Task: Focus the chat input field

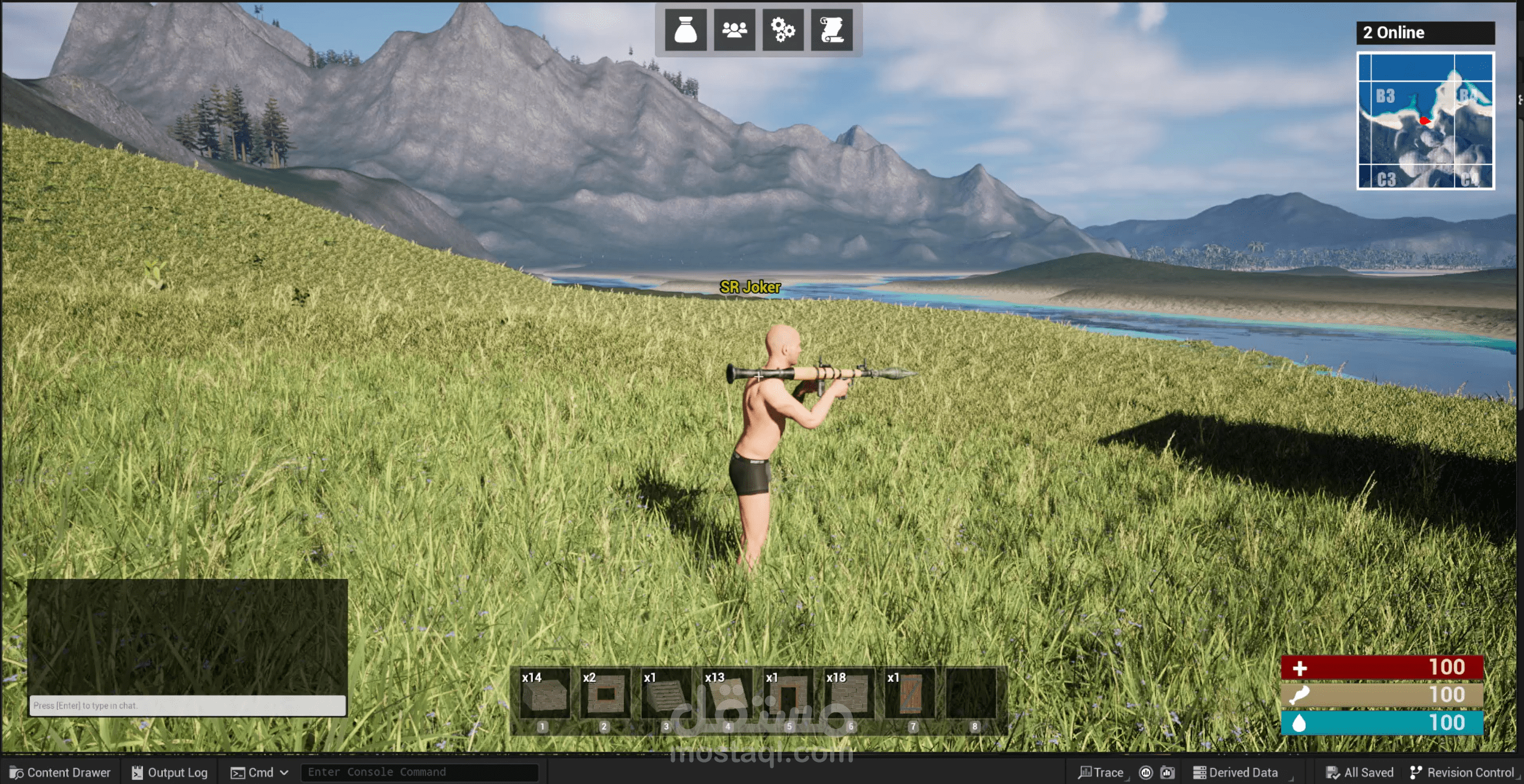Action: (187, 706)
